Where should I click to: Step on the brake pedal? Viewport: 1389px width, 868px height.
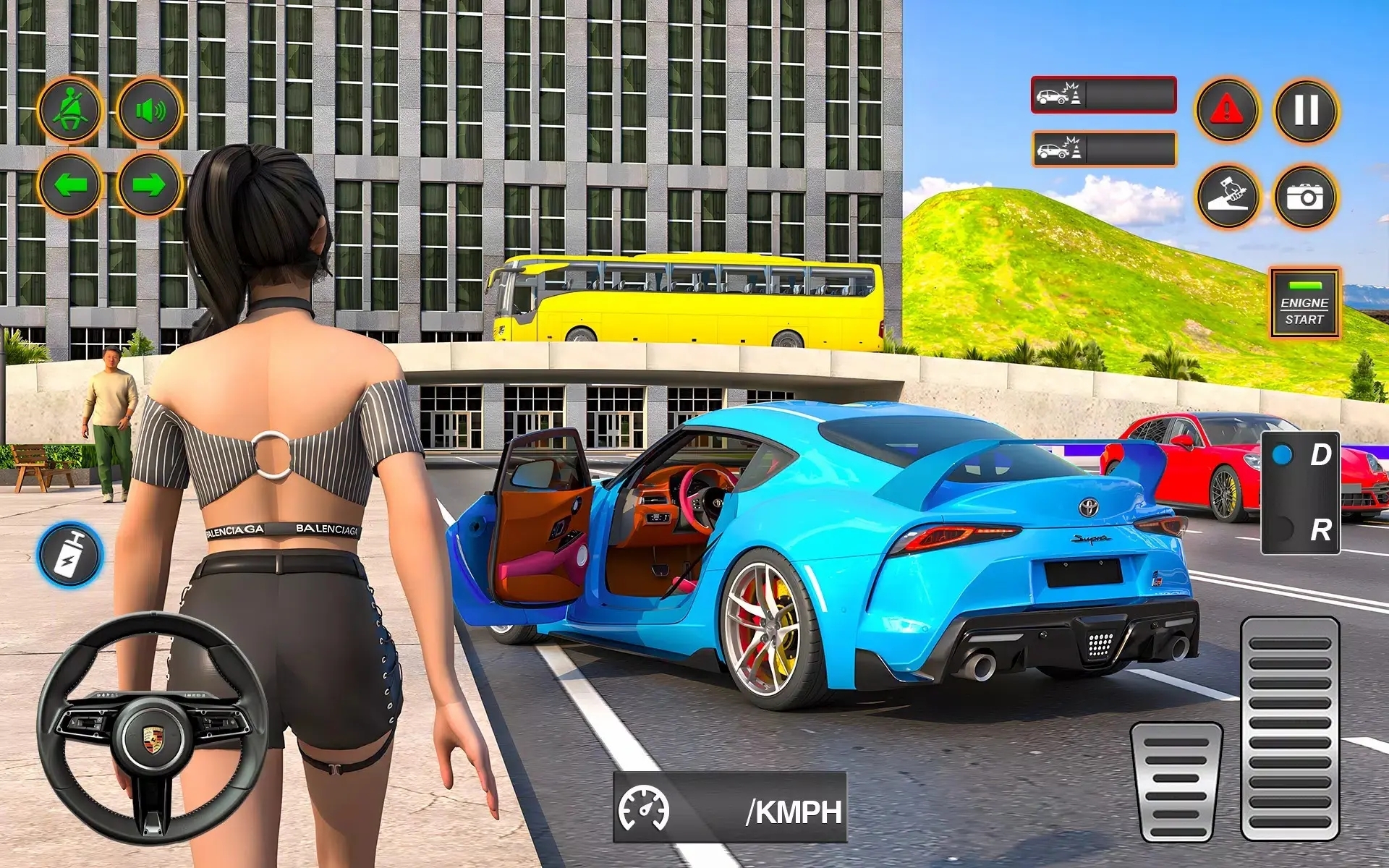pos(1177,782)
